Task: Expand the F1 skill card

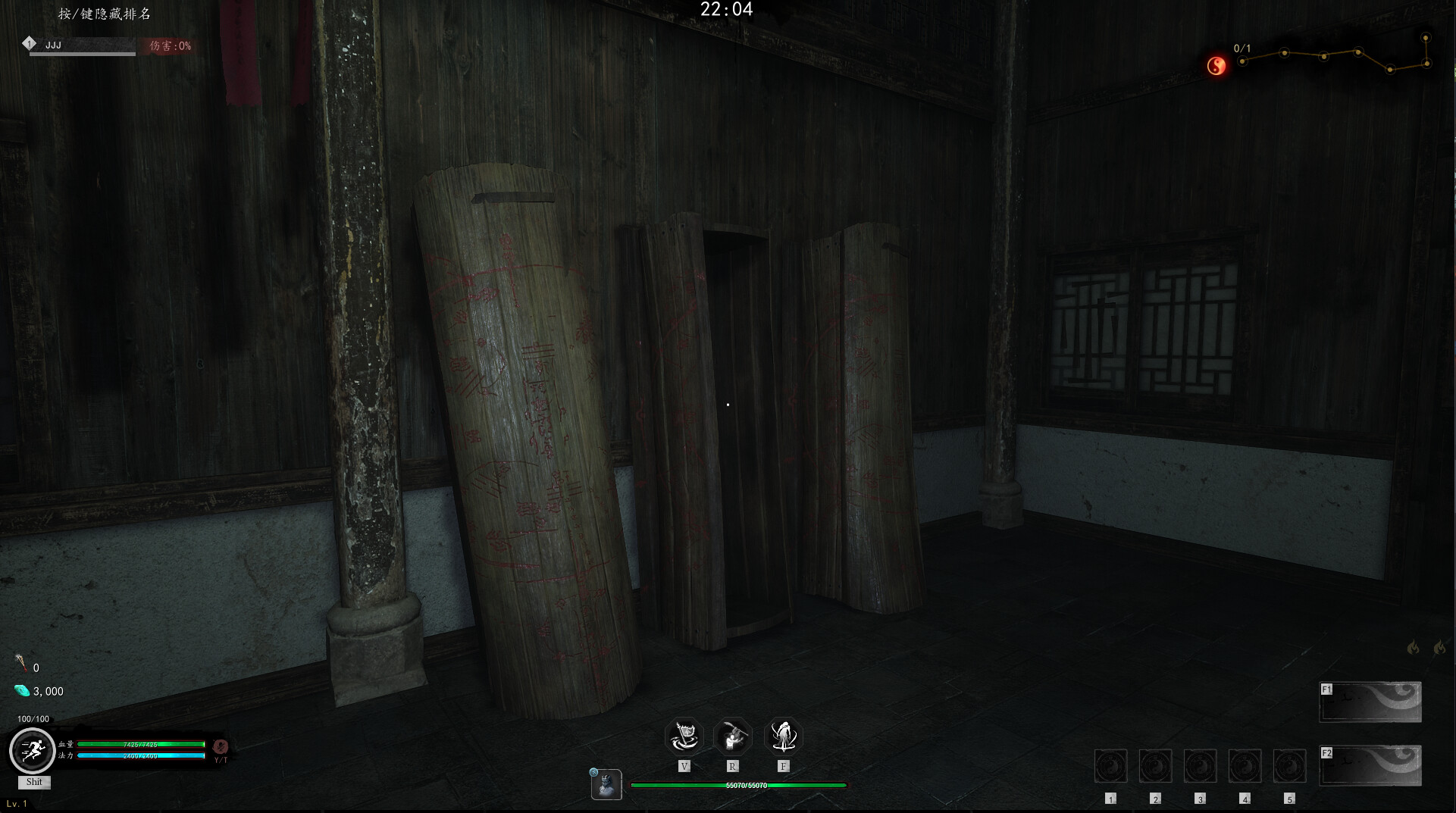Action: coord(1370,701)
